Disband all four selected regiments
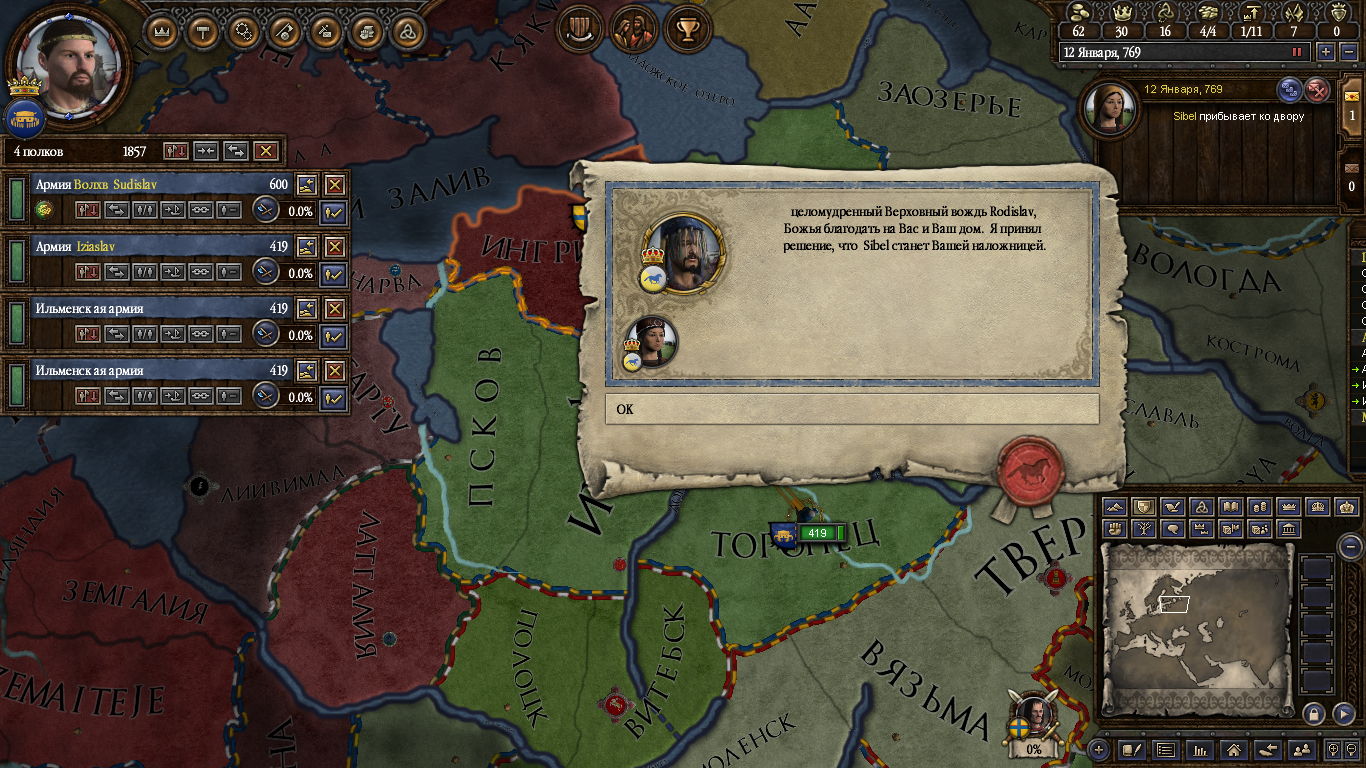 click(265, 151)
